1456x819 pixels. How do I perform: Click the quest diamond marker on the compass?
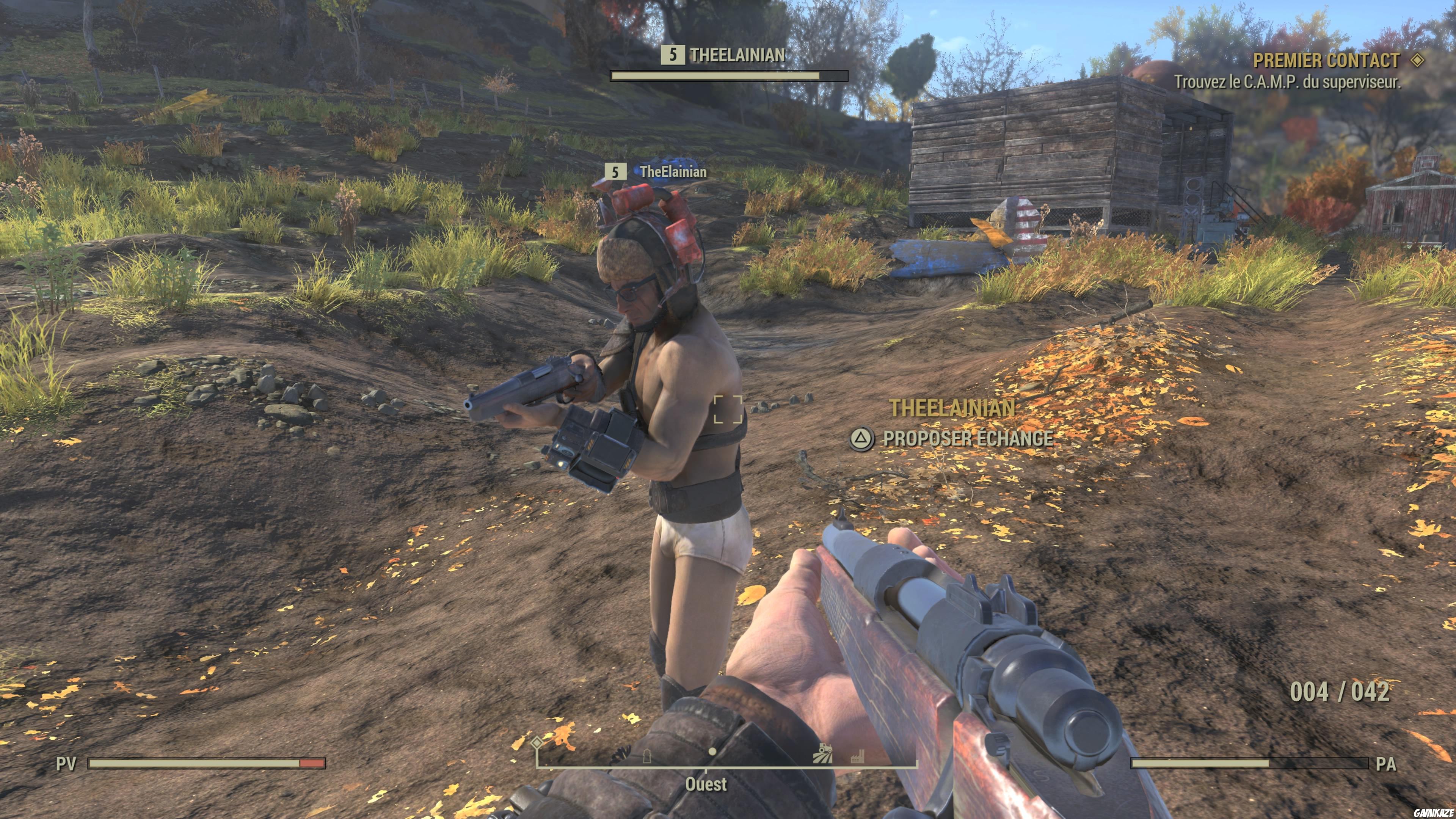pyautogui.click(x=537, y=743)
